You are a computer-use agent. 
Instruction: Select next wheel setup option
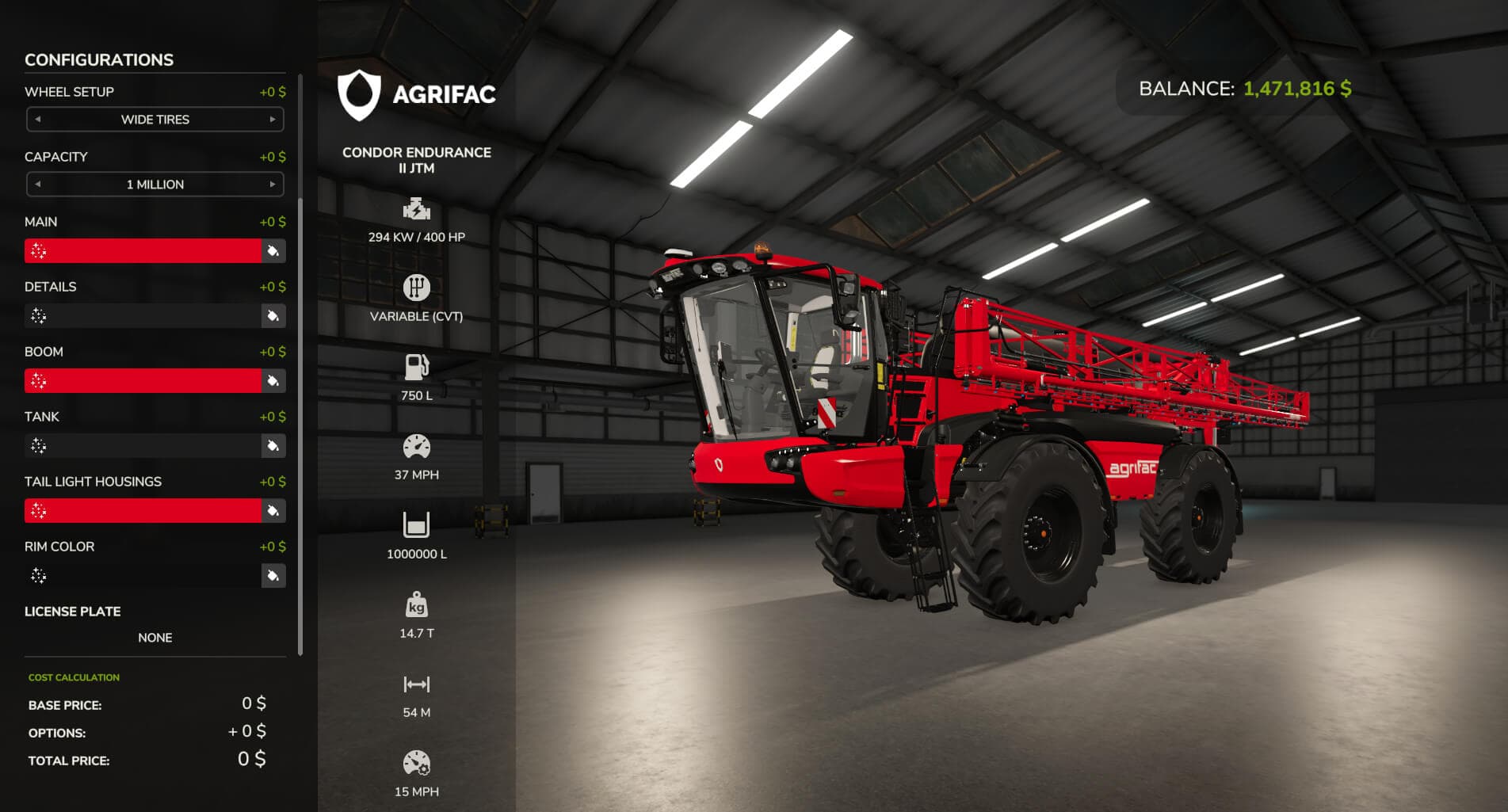[273, 120]
